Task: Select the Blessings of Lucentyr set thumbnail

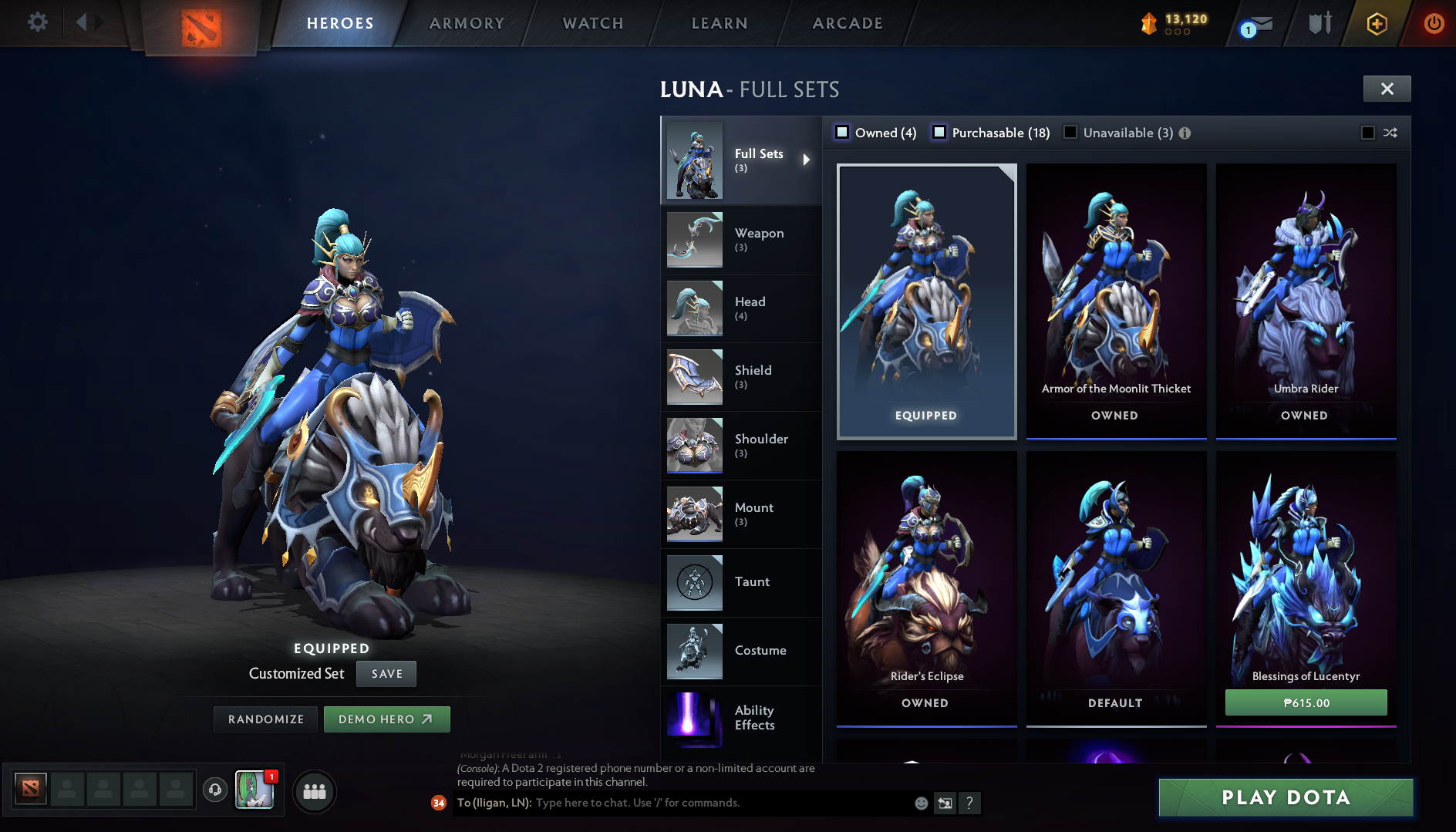Action: point(1306,571)
